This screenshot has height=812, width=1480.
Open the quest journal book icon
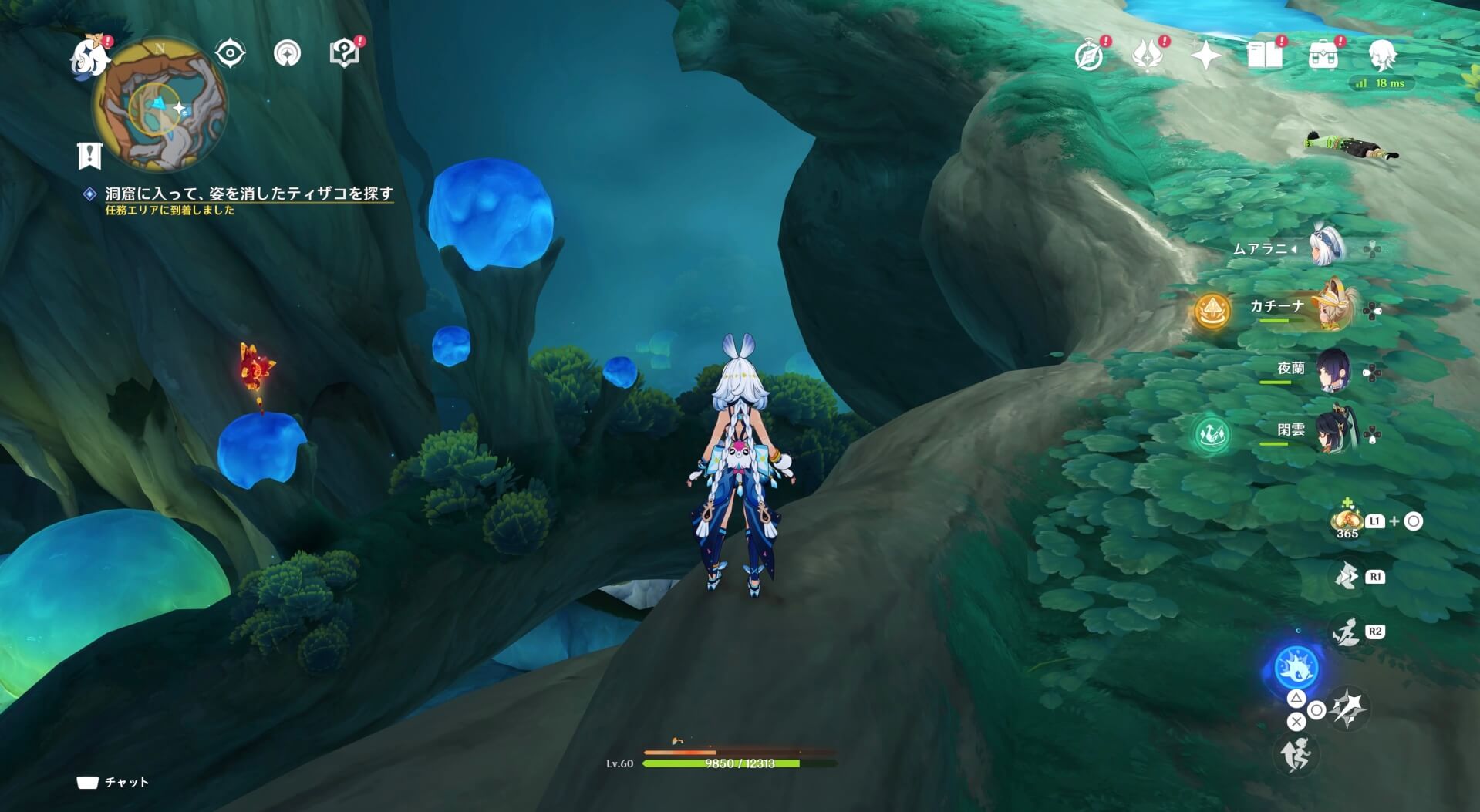pos(1266,54)
